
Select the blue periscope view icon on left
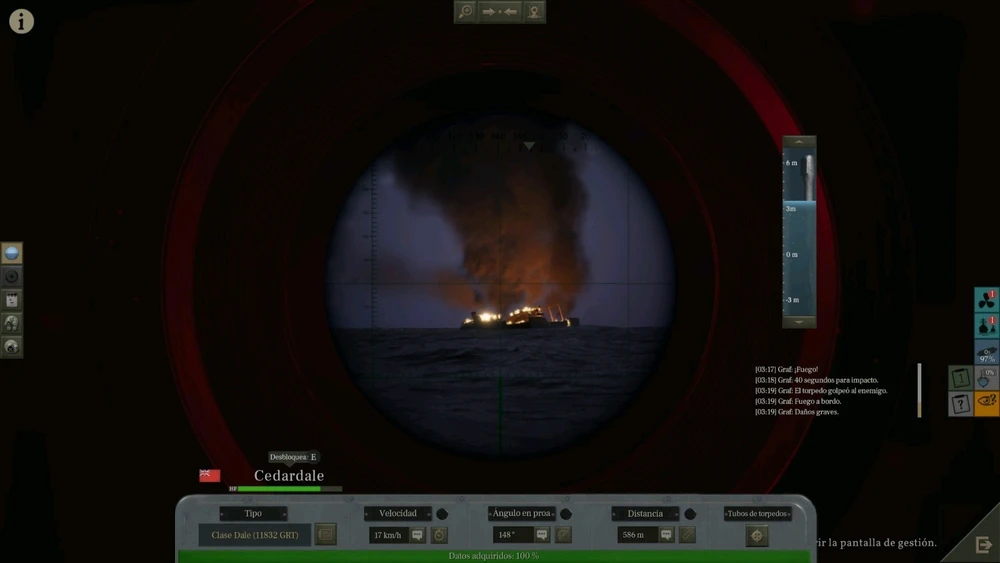tap(12, 253)
